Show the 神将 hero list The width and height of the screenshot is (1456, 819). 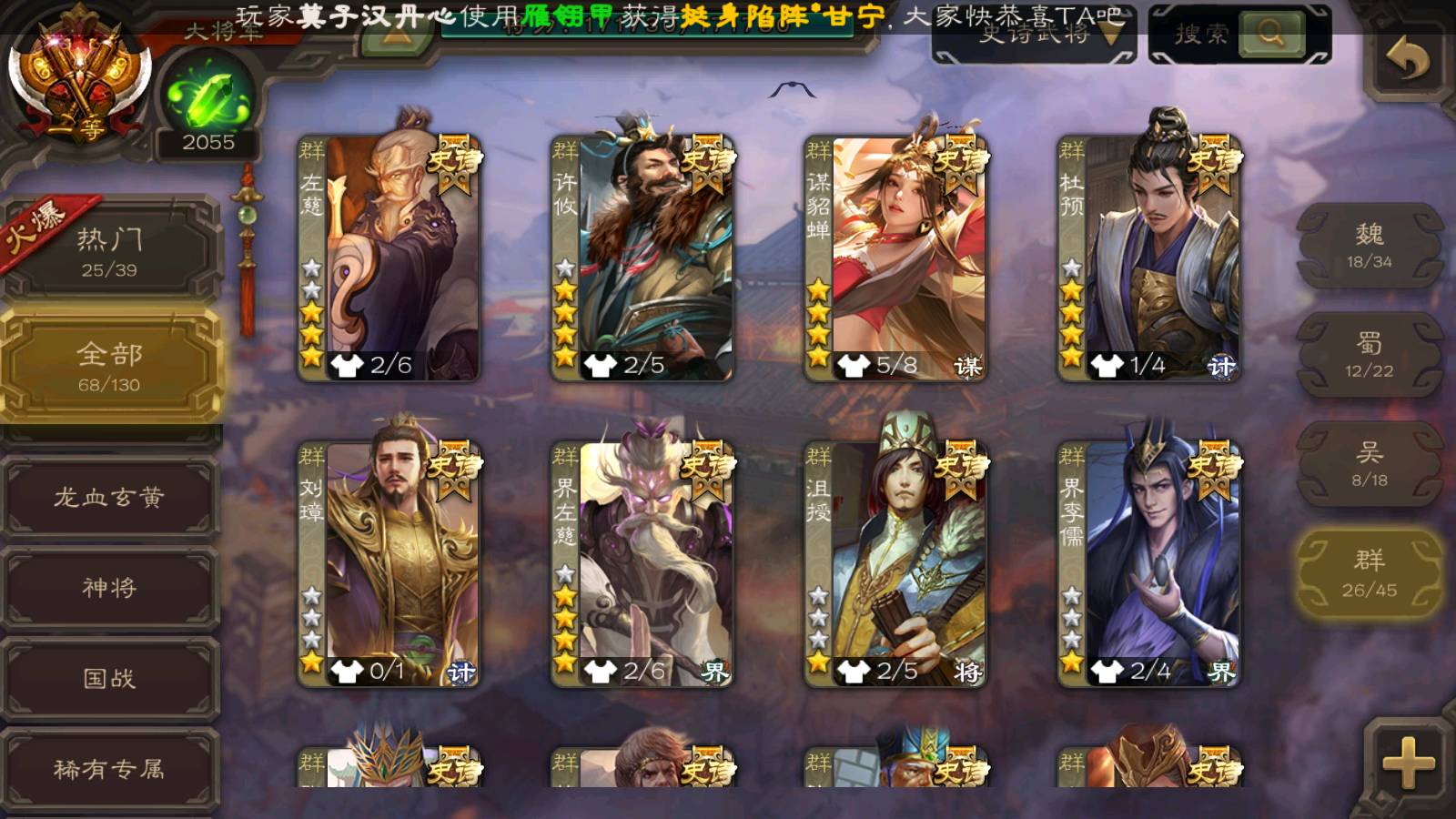pyautogui.click(x=109, y=587)
